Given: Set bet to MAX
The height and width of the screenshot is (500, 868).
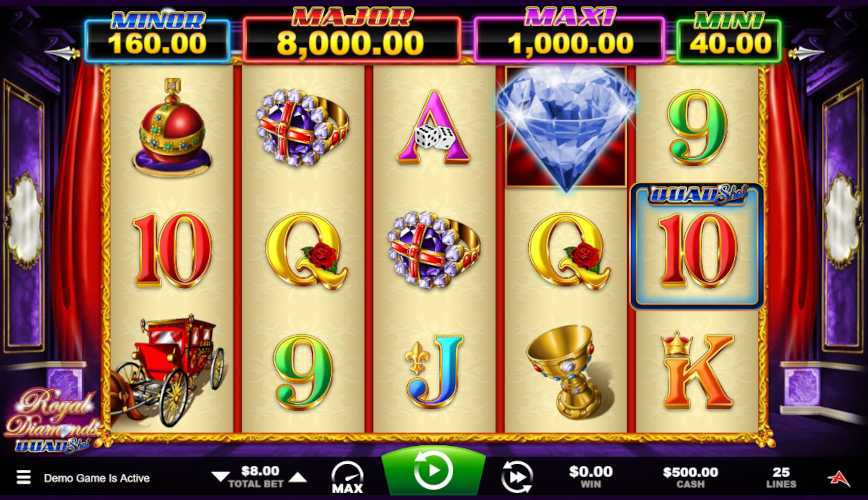Looking at the screenshot, I should (x=347, y=478).
